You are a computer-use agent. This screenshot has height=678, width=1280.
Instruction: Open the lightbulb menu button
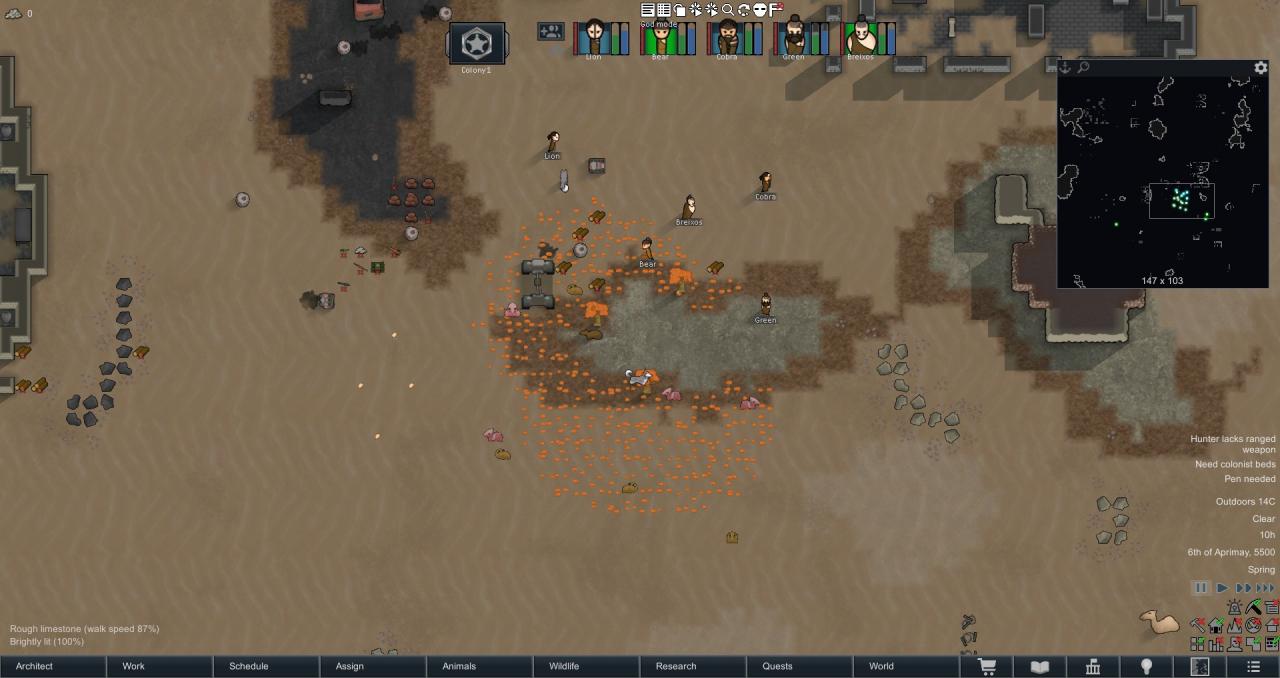tap(1147, 667)
